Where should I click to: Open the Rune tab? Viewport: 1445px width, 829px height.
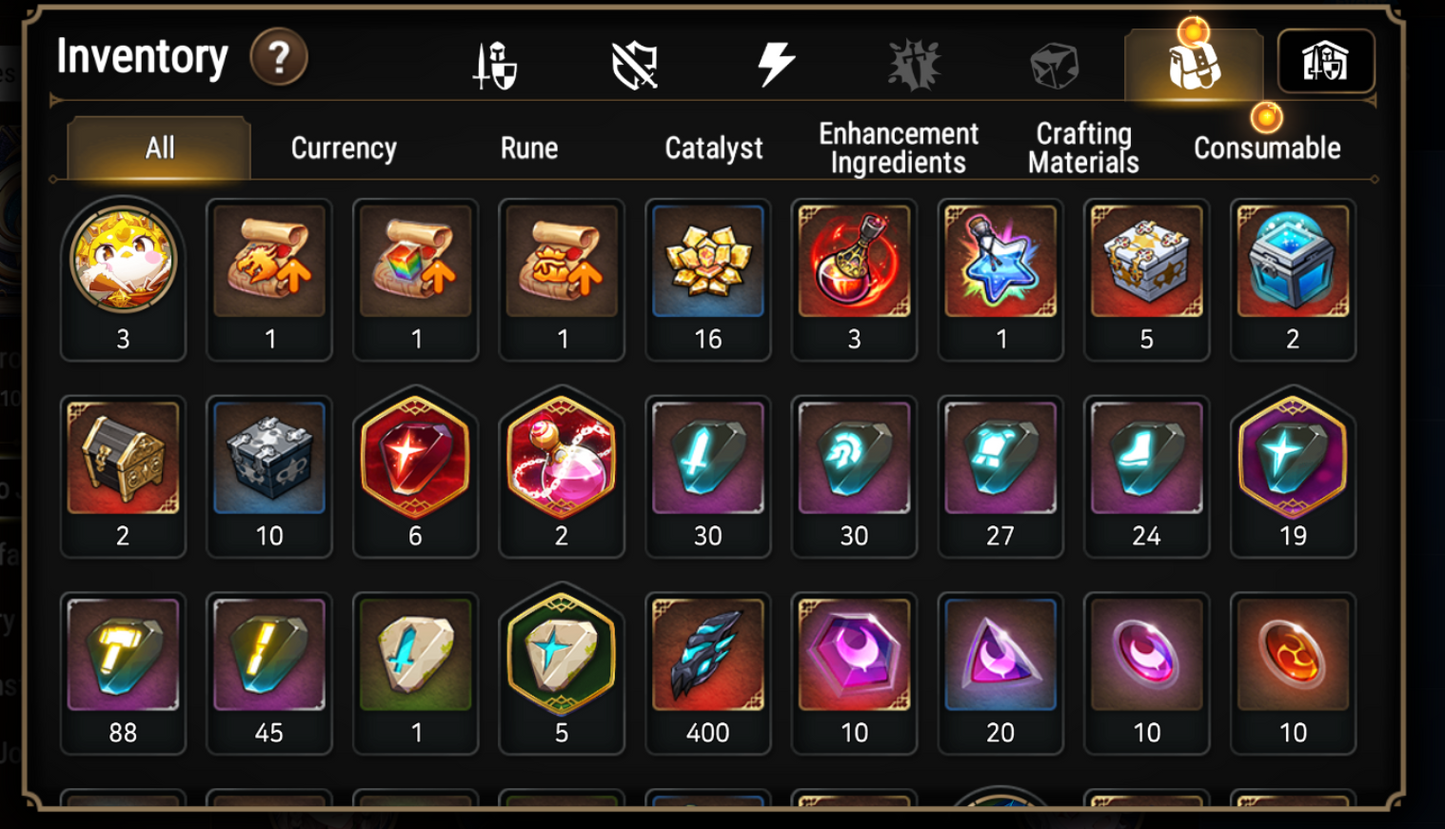pyautogui.click(x=527, y=148)
